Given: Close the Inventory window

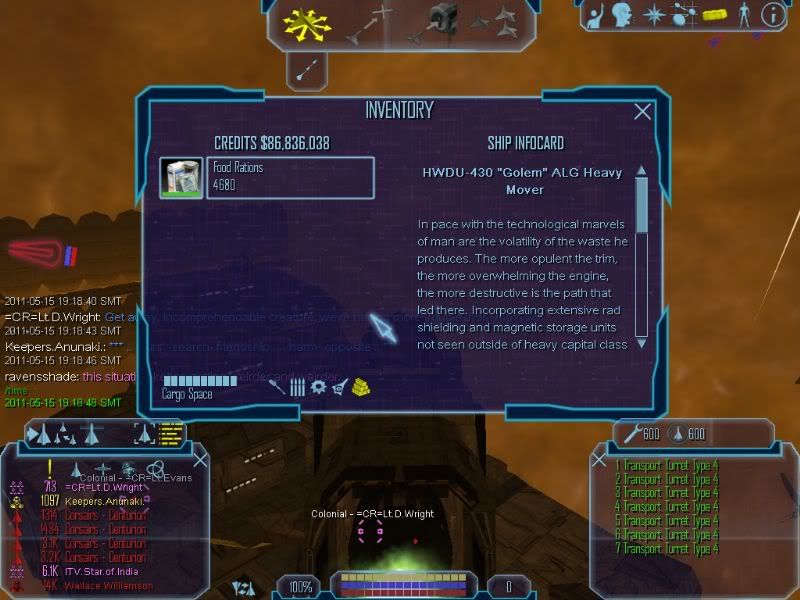Looking at the screenshot, I should [x=643, y=112].
